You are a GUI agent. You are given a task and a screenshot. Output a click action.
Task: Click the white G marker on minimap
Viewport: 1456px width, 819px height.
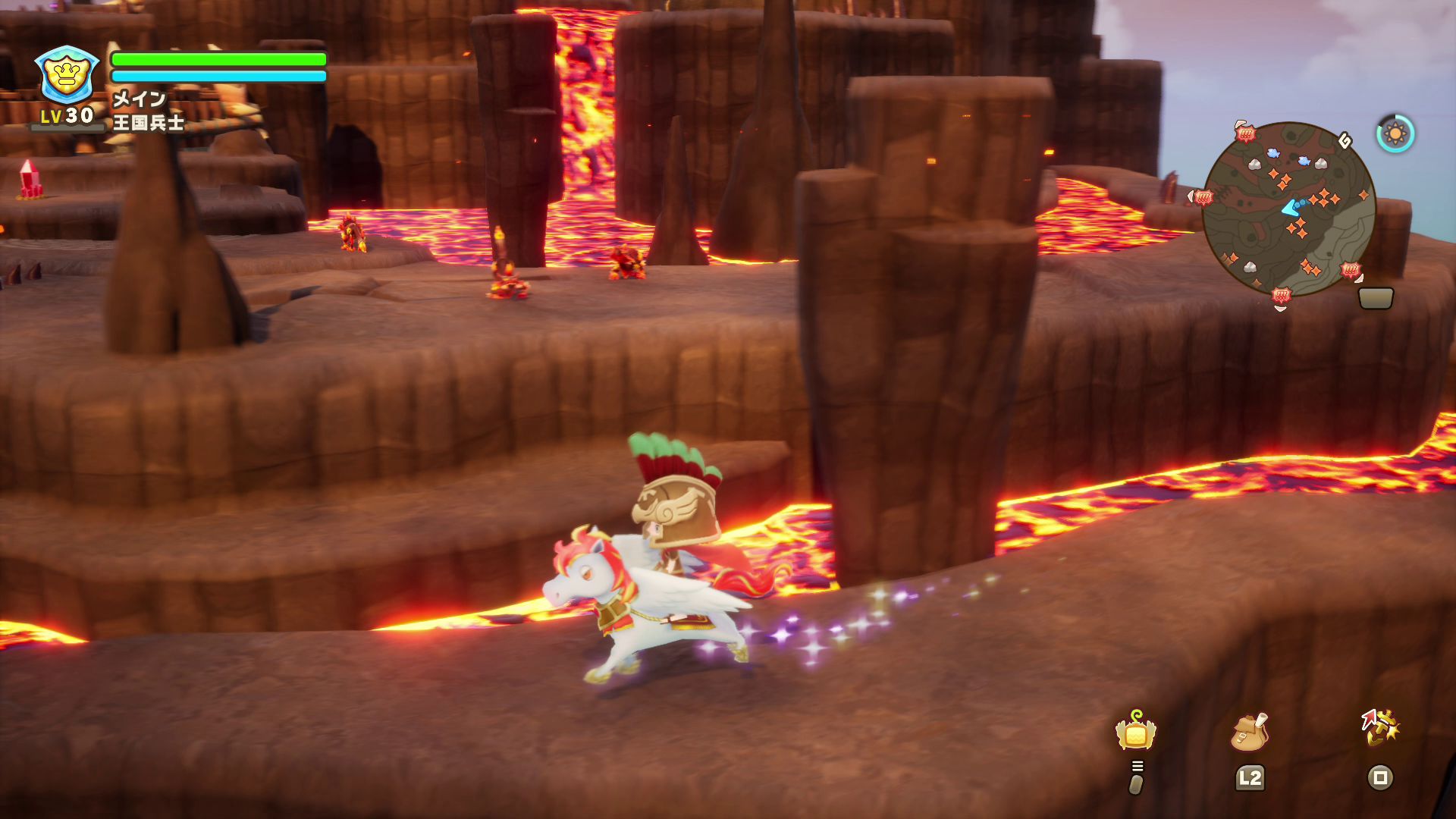(x=1345, y=140)
